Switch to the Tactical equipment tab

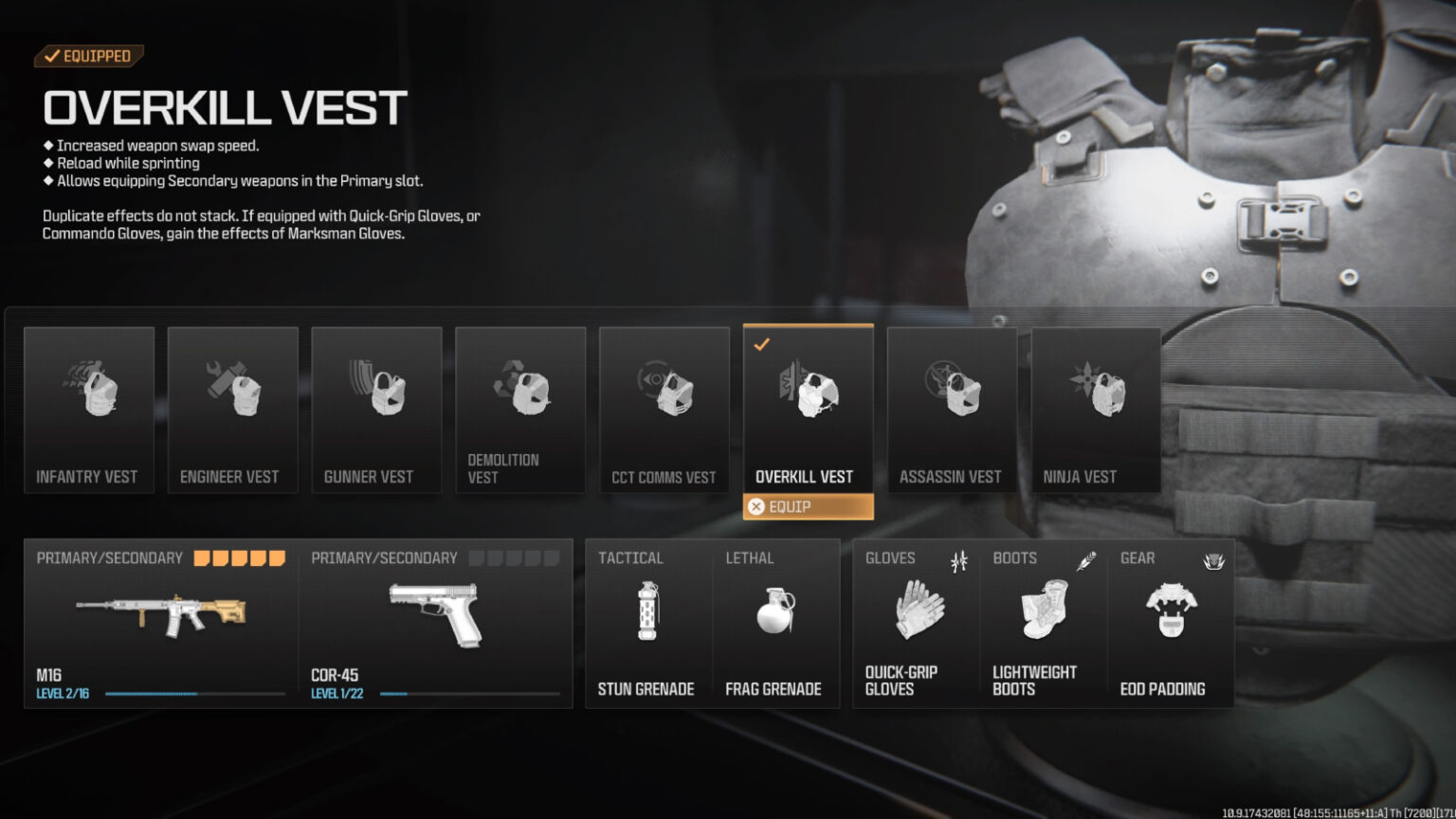(630, 558)
